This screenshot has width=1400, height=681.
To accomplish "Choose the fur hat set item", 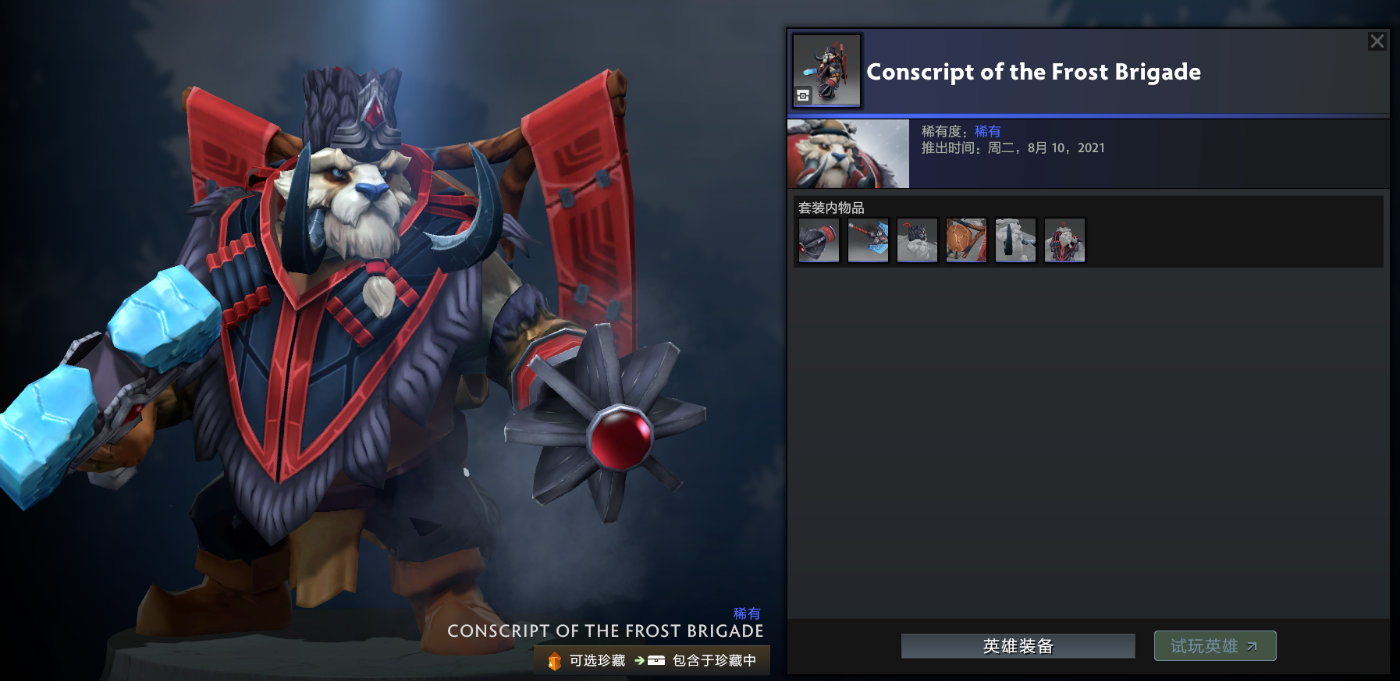I will click(x=917, y=241).
